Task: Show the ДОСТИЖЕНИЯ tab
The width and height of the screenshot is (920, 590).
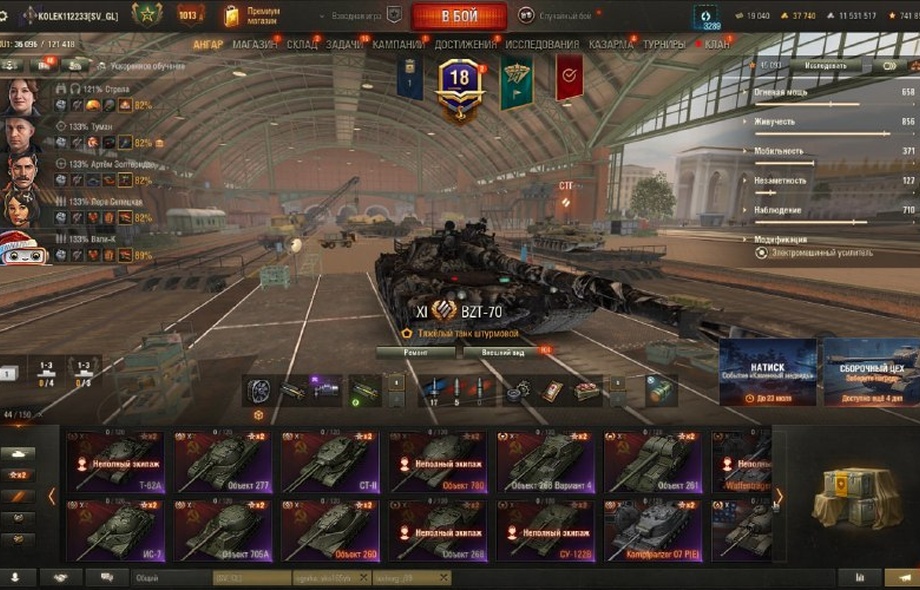Action: pos(465,44)
